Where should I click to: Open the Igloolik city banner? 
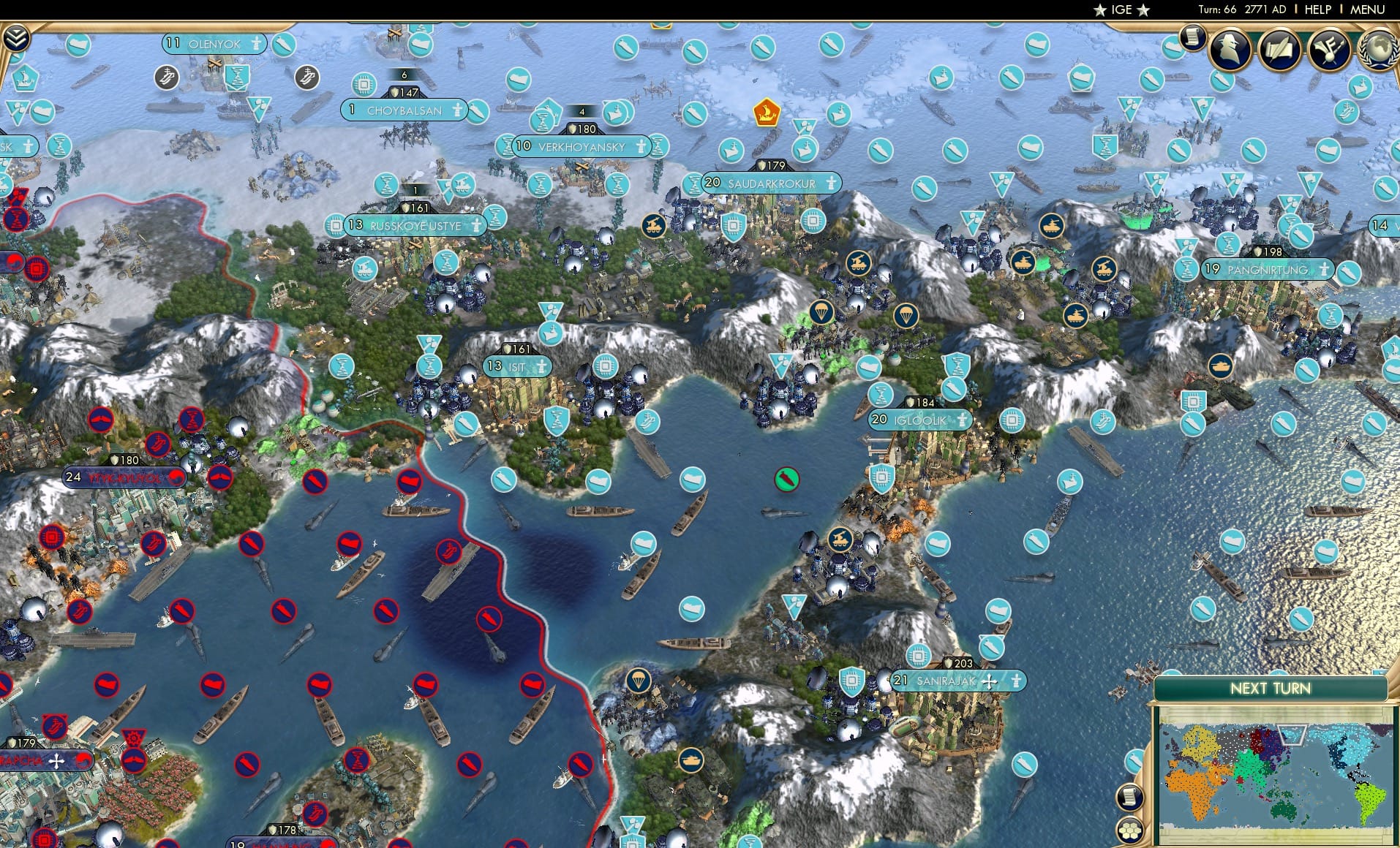[x=918, y=420]
